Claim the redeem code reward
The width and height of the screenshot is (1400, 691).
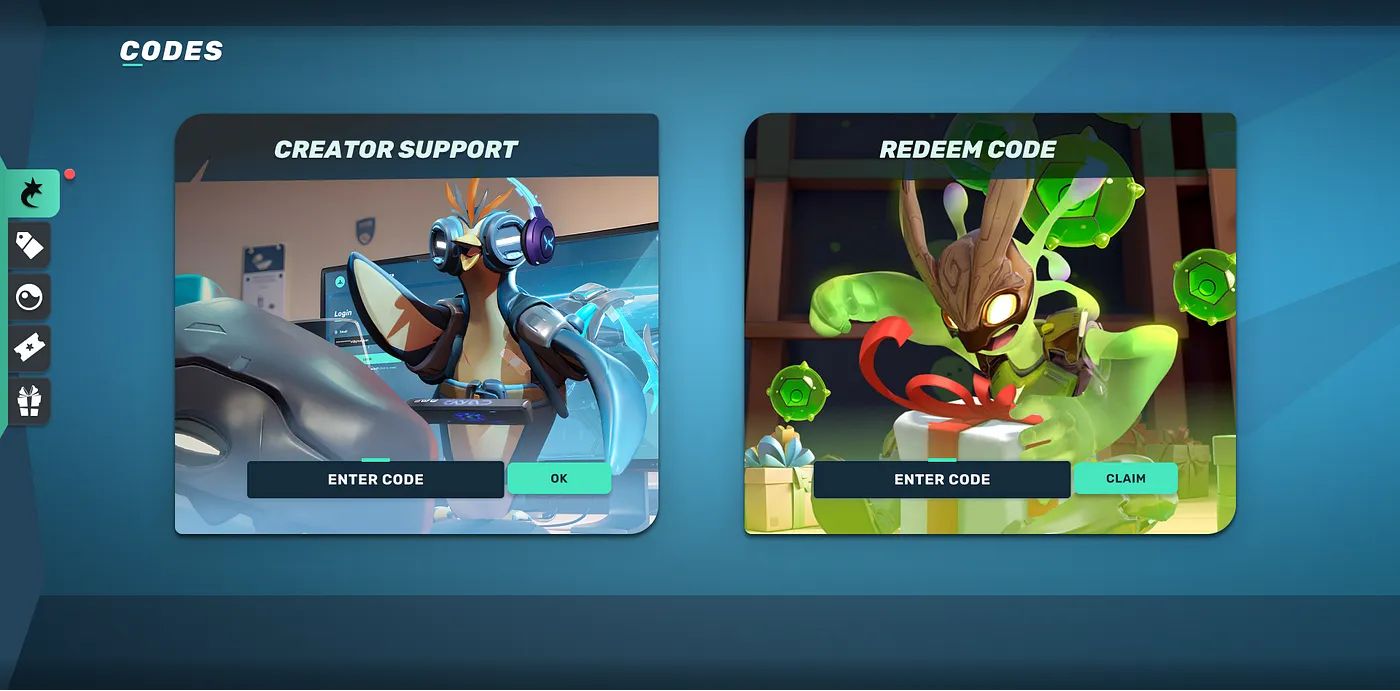click(x=1125, y=478)
